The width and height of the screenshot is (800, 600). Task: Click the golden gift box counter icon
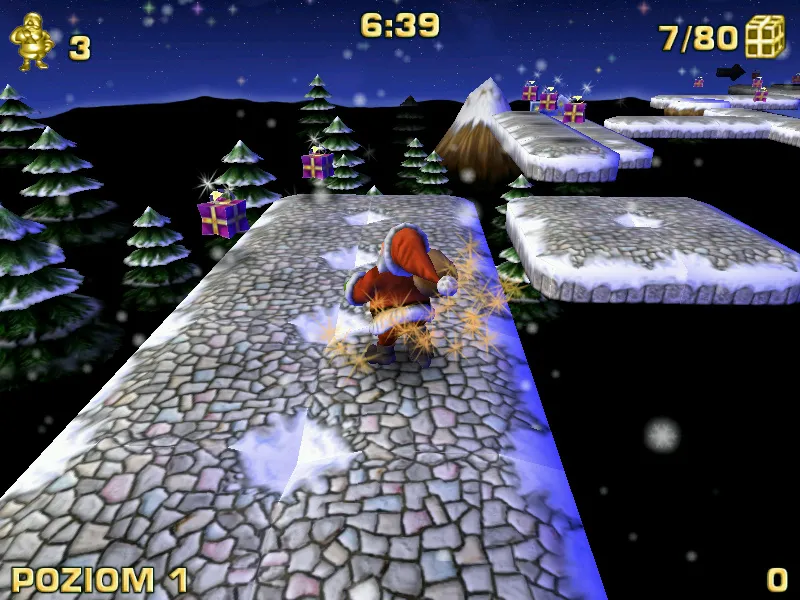coord(765,37)
